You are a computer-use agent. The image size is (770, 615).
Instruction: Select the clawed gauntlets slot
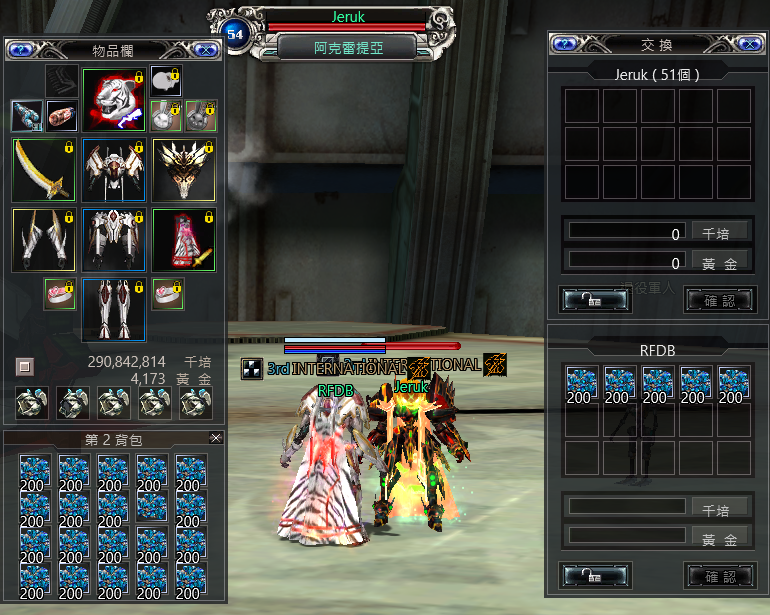click(44, 239)
